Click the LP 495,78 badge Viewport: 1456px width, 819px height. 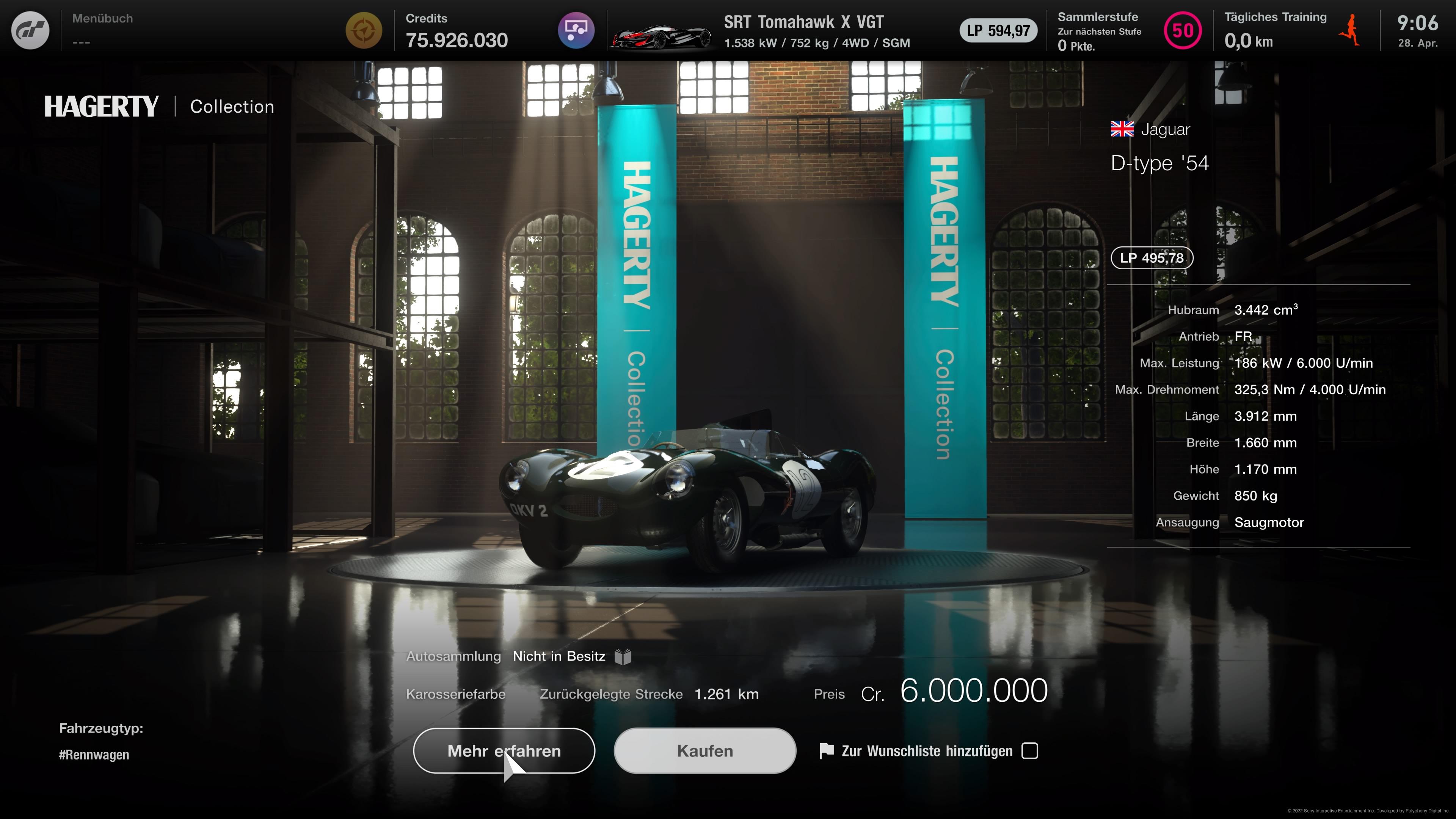[x=1152, y=258]
